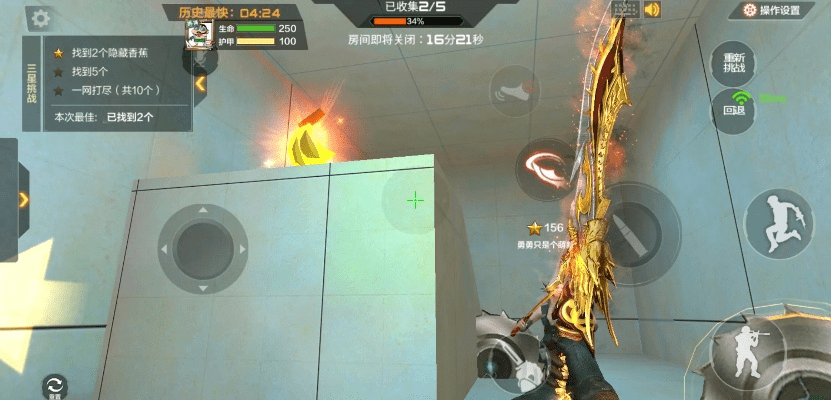Tap the circular refresh arrows icon
Image resolution: width=831 pixels, height=400 pixels.
click(54, 385)
